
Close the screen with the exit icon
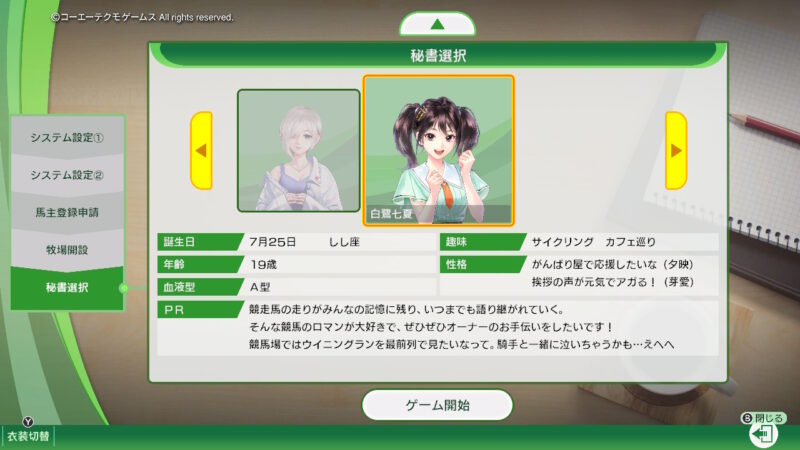765,435
